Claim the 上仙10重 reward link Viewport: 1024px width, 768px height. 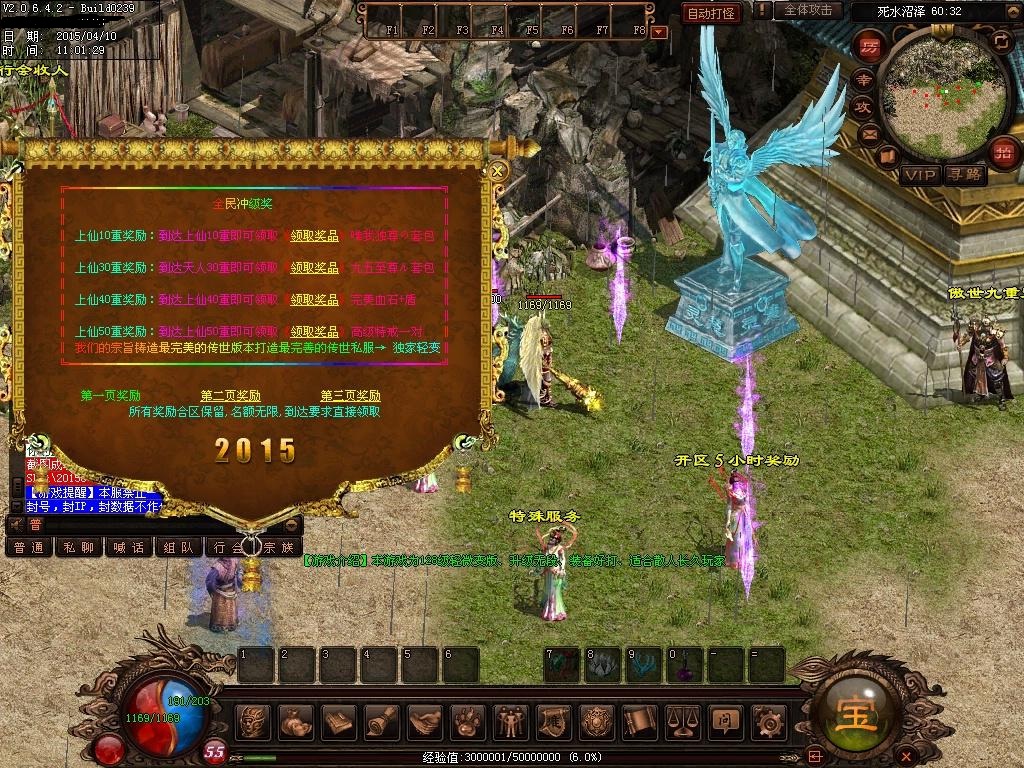pos(314,237)
